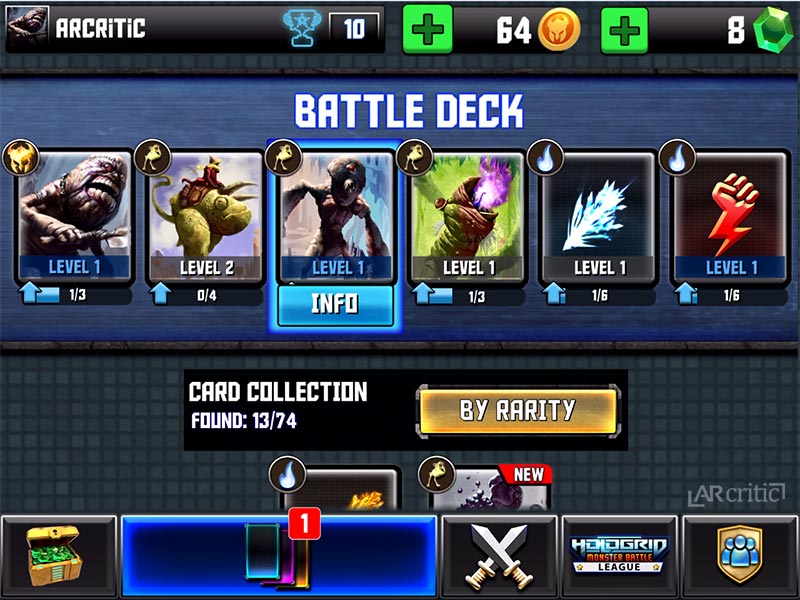Open the INFO panel for the selected card
This screenshot has width=800, height=600.
[335, 305]
